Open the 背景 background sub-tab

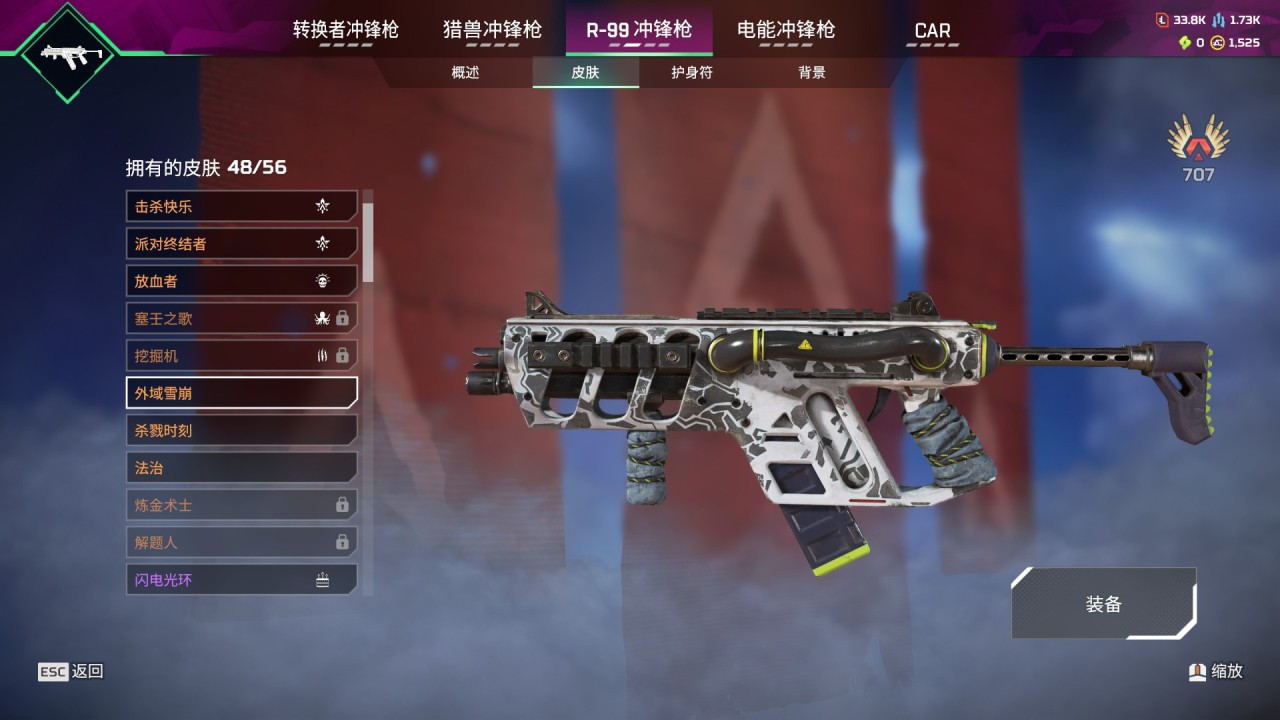tap(811, 73)
